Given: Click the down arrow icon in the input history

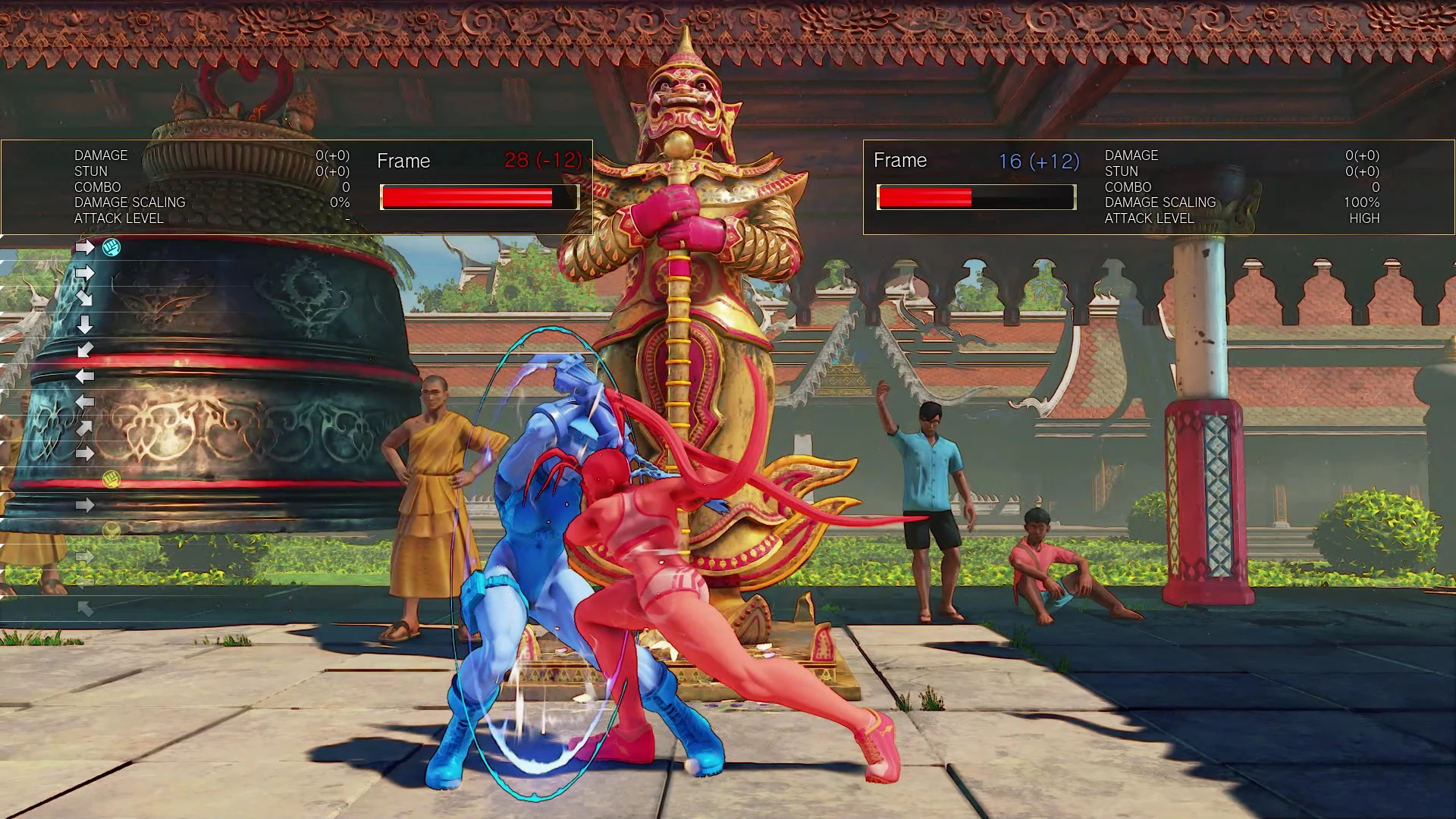Looking at the screenshot, I should [x=86, y=324].
